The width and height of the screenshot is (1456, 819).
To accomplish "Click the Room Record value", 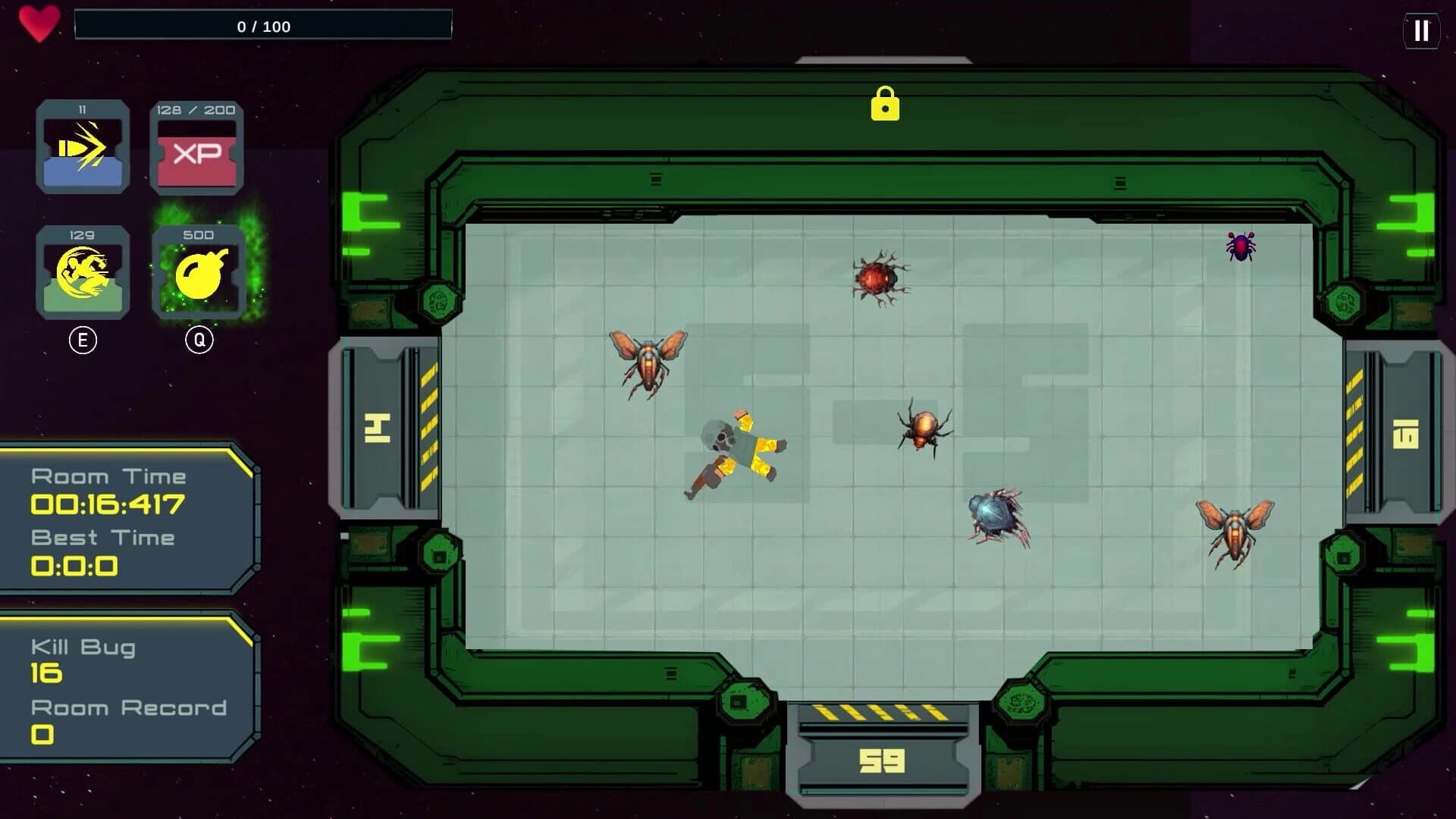I will (43, 733).
